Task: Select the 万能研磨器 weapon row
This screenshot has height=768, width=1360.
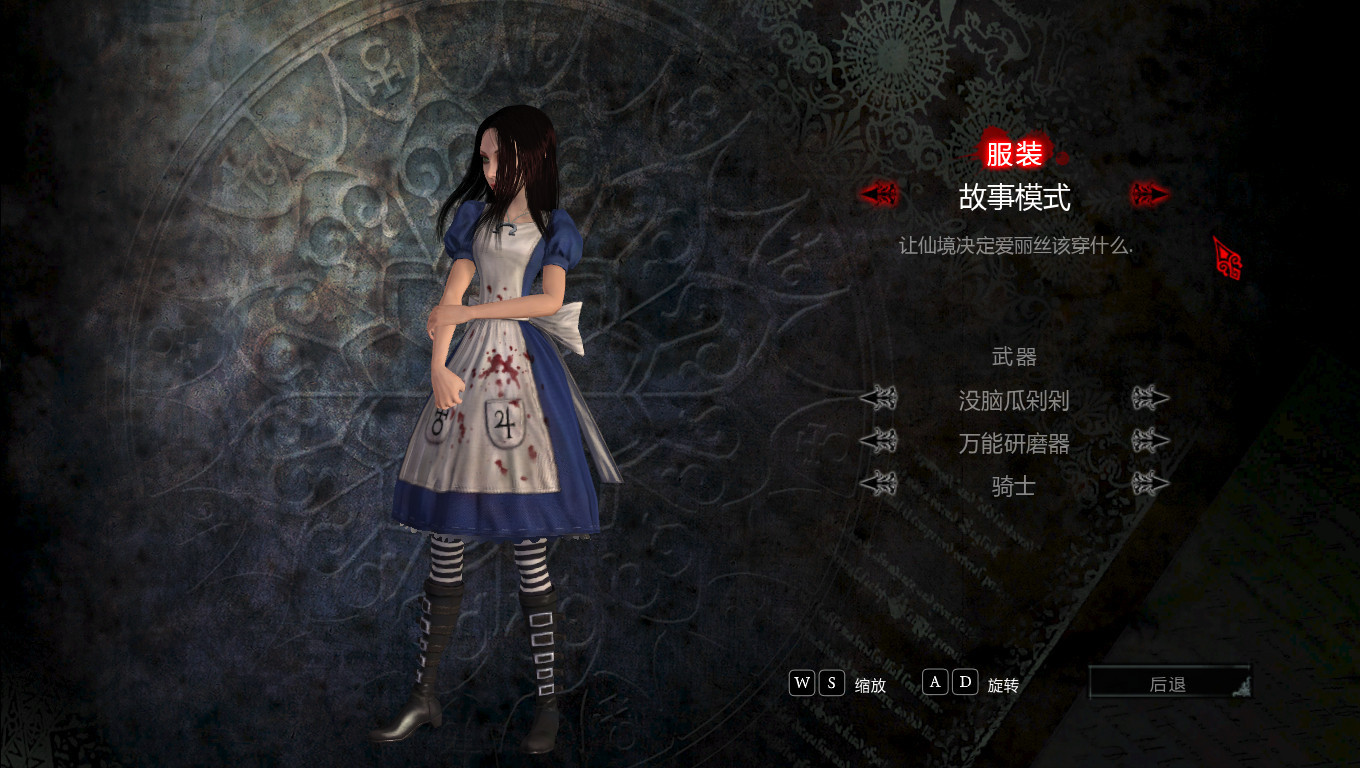Action: pos(1014,443)
